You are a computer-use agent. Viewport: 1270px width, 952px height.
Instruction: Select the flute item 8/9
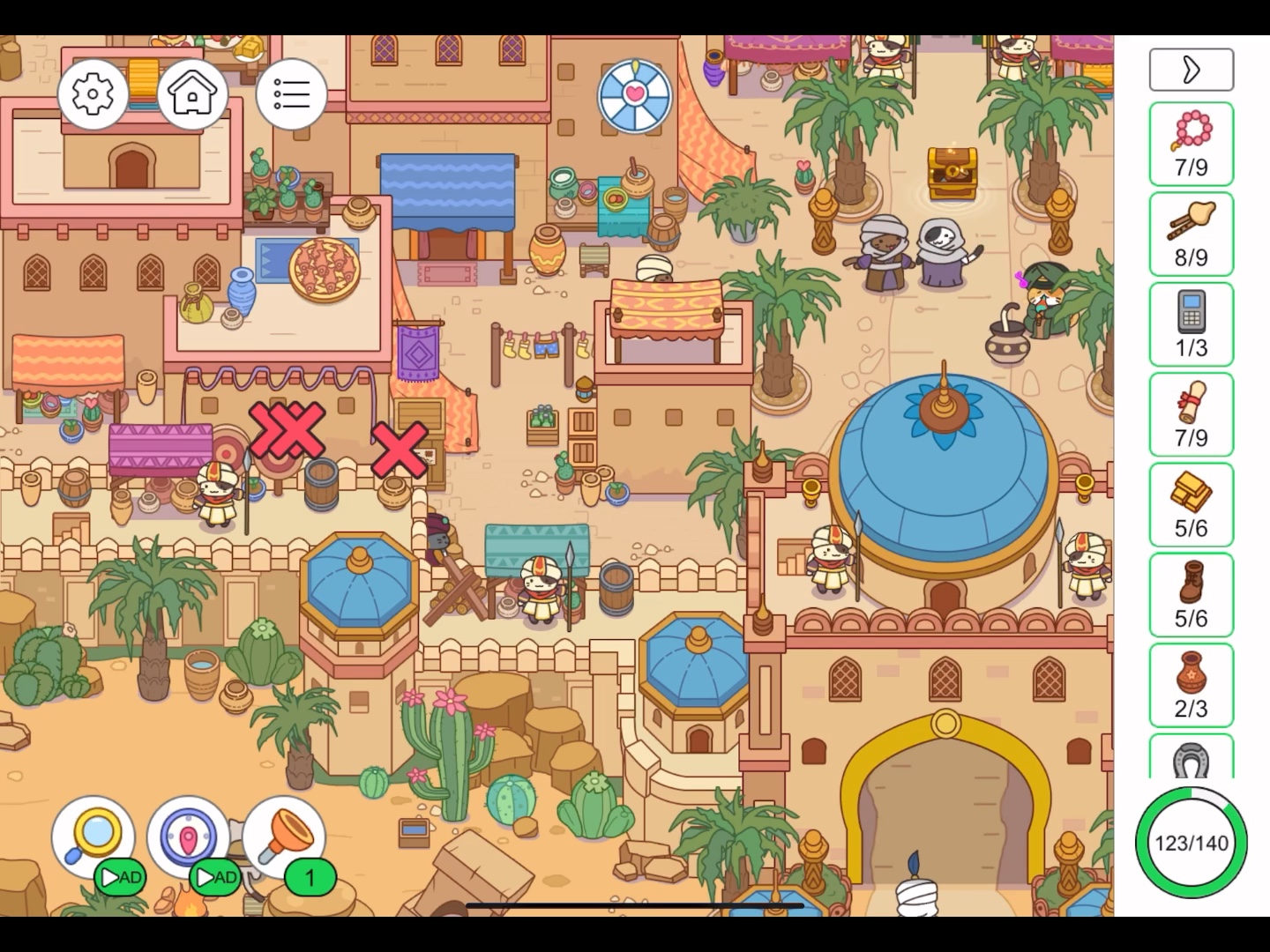coord(1191,234)
